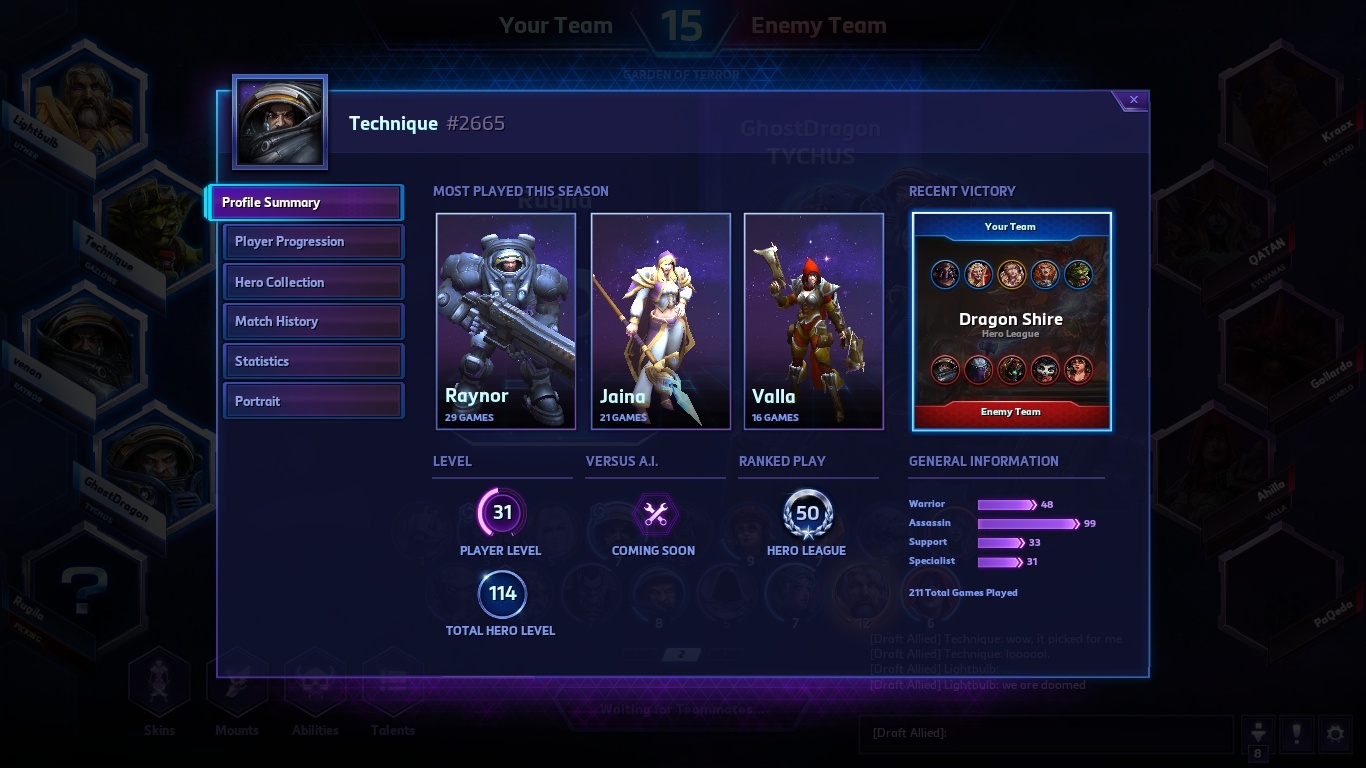Click the Hero League rank 50 badge
The image size is (1366, 768).
[807, 514]
